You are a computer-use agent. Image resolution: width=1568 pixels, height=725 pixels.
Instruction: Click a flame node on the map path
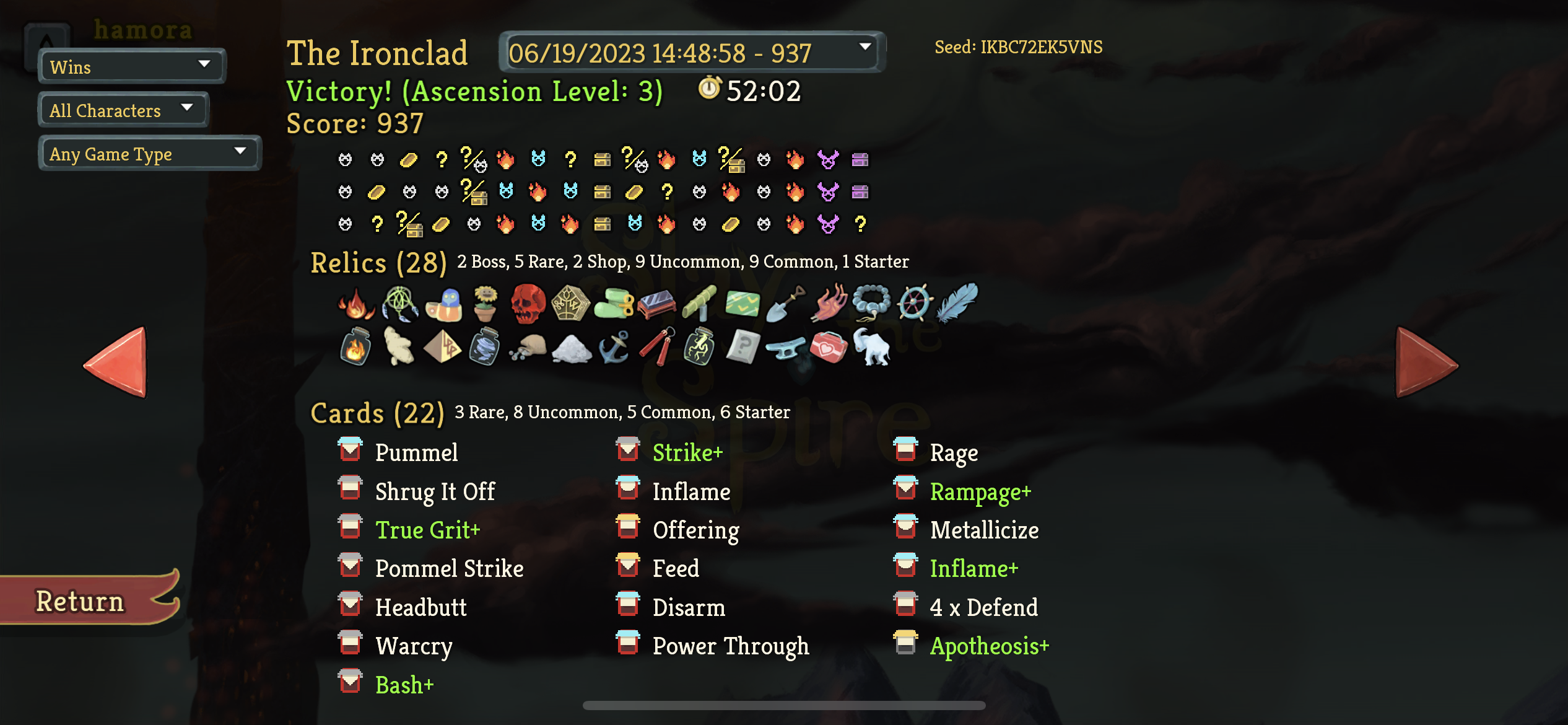click(506, 160)
